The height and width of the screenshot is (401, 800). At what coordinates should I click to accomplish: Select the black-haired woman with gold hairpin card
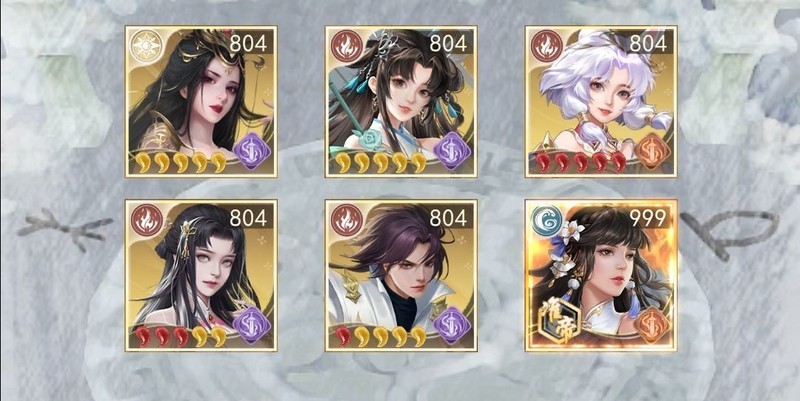click(201, 275)
